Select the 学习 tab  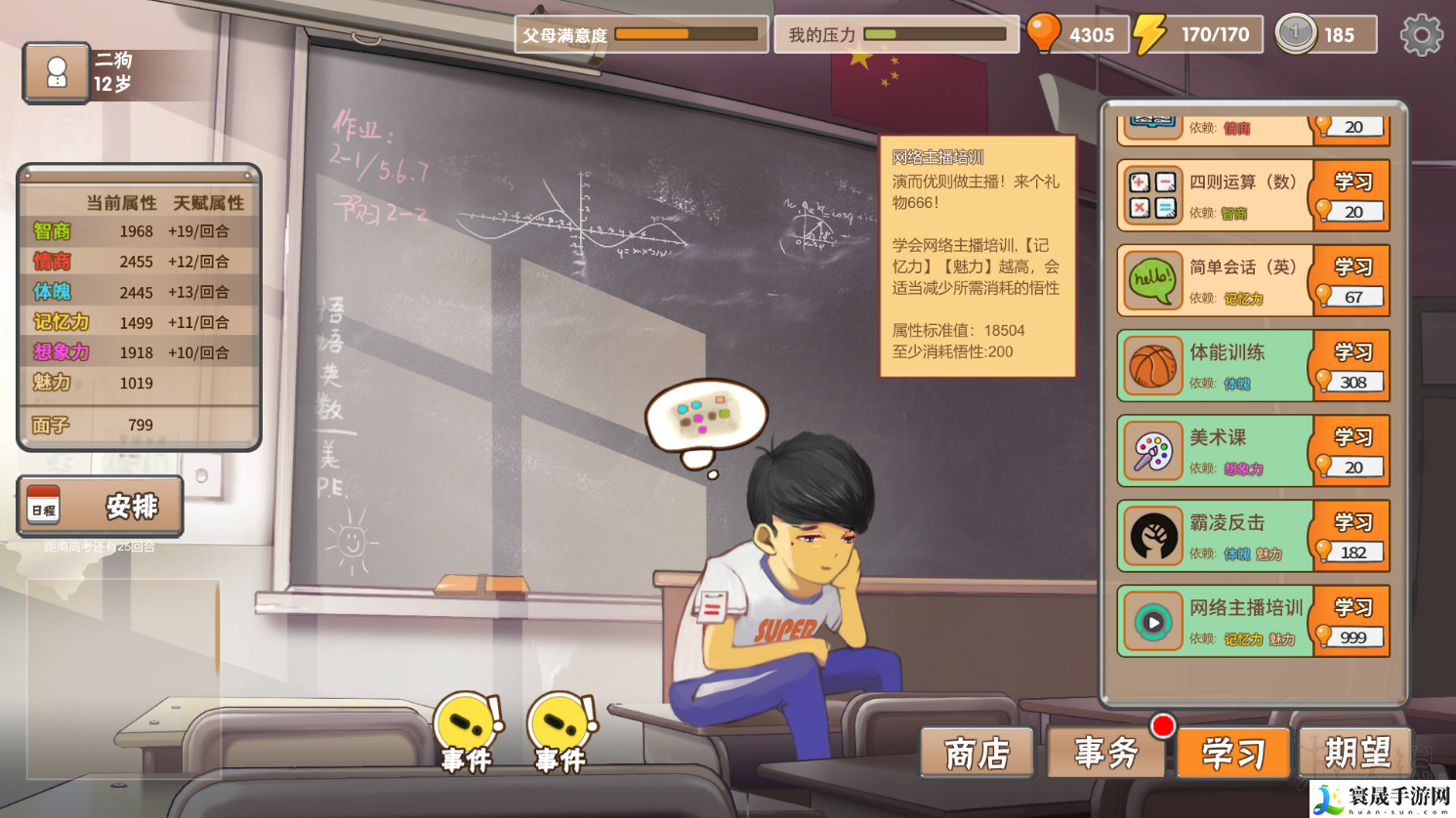click(x=1233, y=753)
